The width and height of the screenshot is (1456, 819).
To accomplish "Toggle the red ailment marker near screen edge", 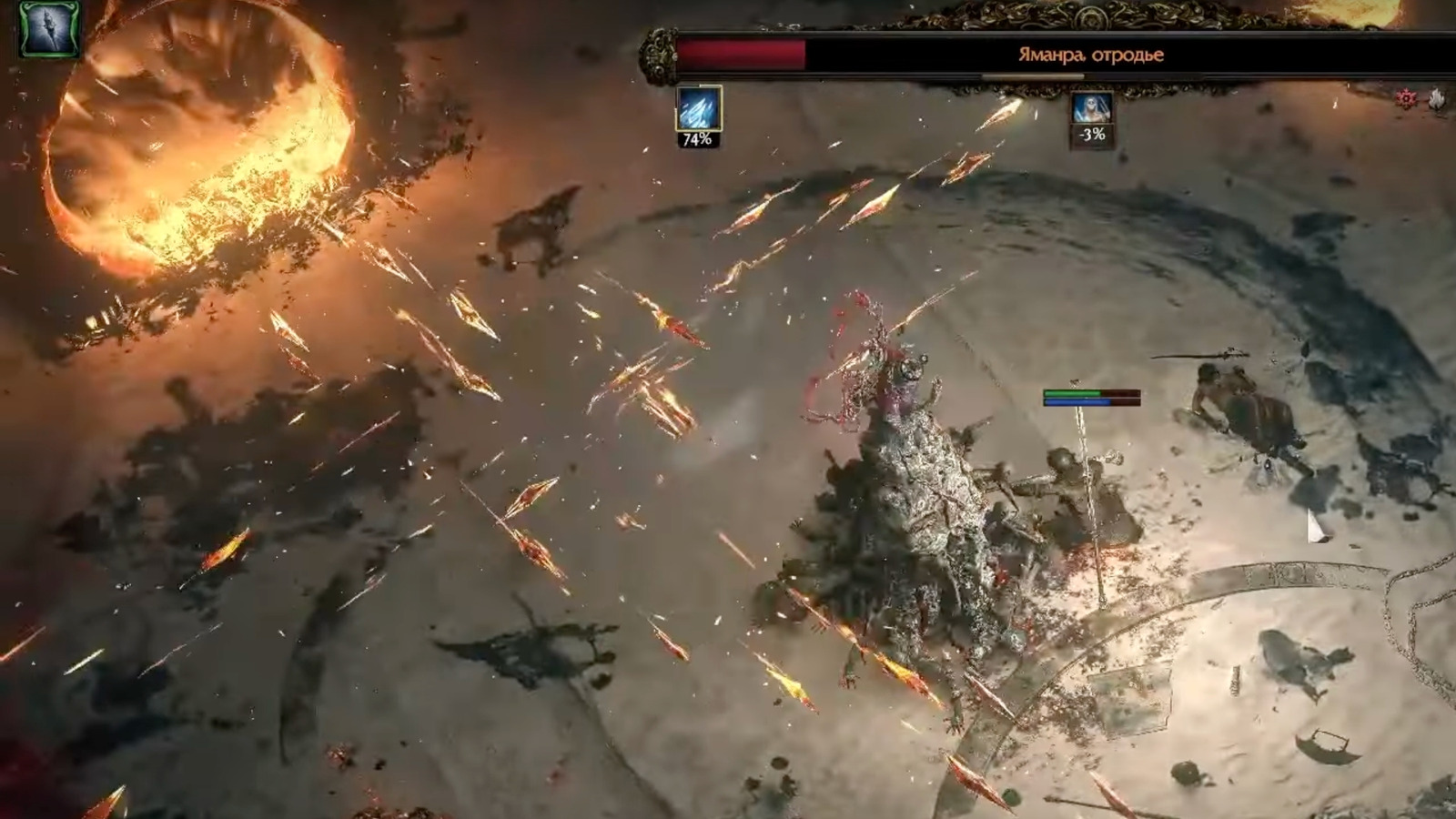I will [x=1406, y=96].
